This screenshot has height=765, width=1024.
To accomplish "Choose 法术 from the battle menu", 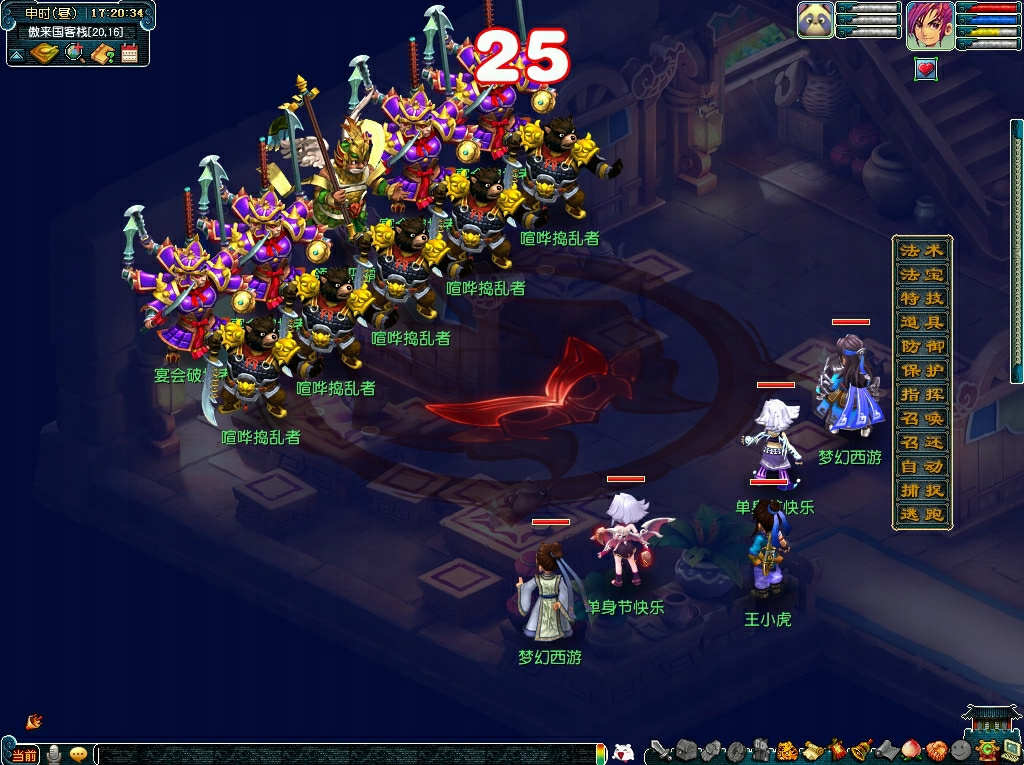I will coord(921,250).
